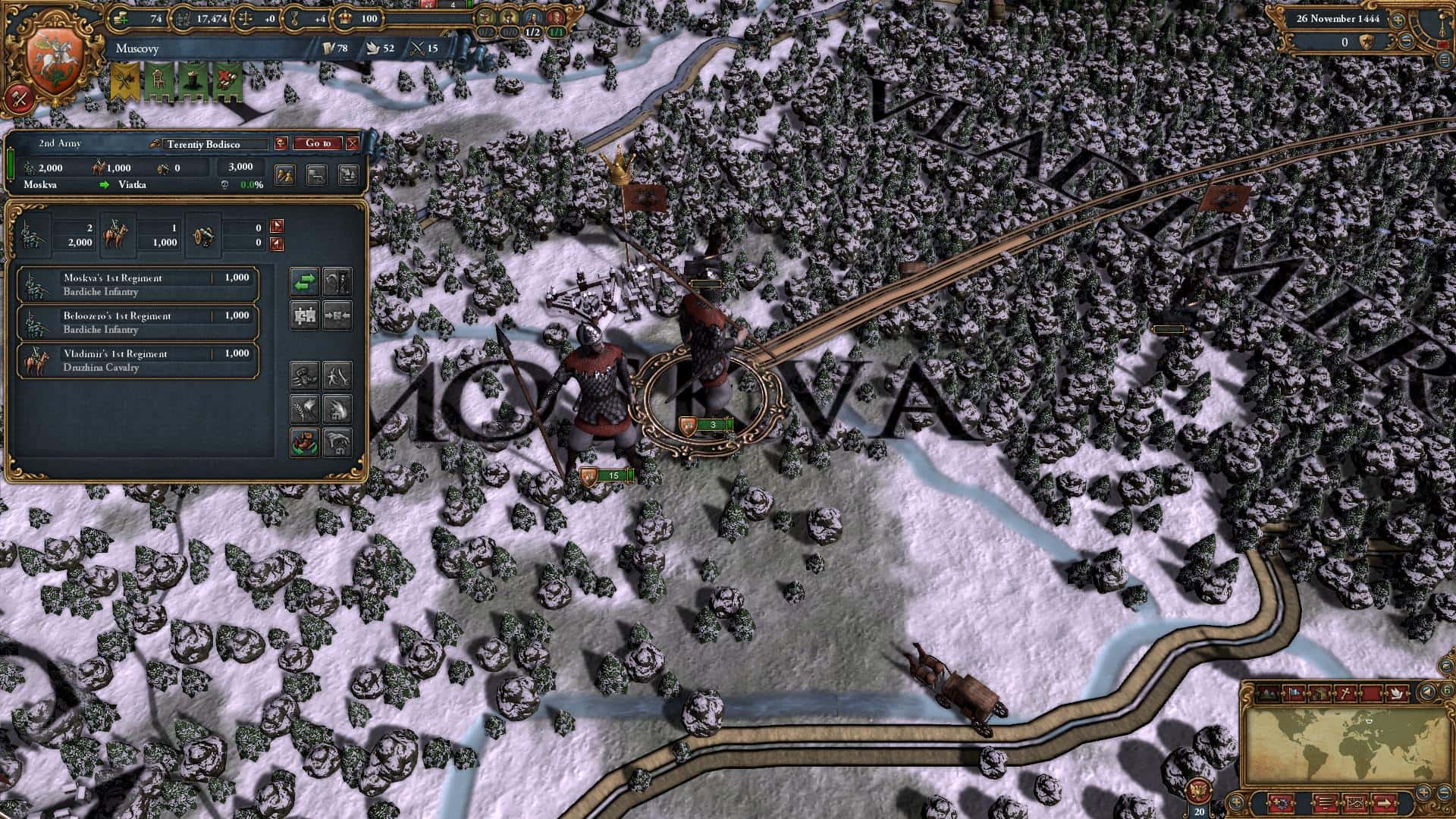Open the yellow message settings banner
This screenshot has height=819, width=1456.
pos(124,78)
